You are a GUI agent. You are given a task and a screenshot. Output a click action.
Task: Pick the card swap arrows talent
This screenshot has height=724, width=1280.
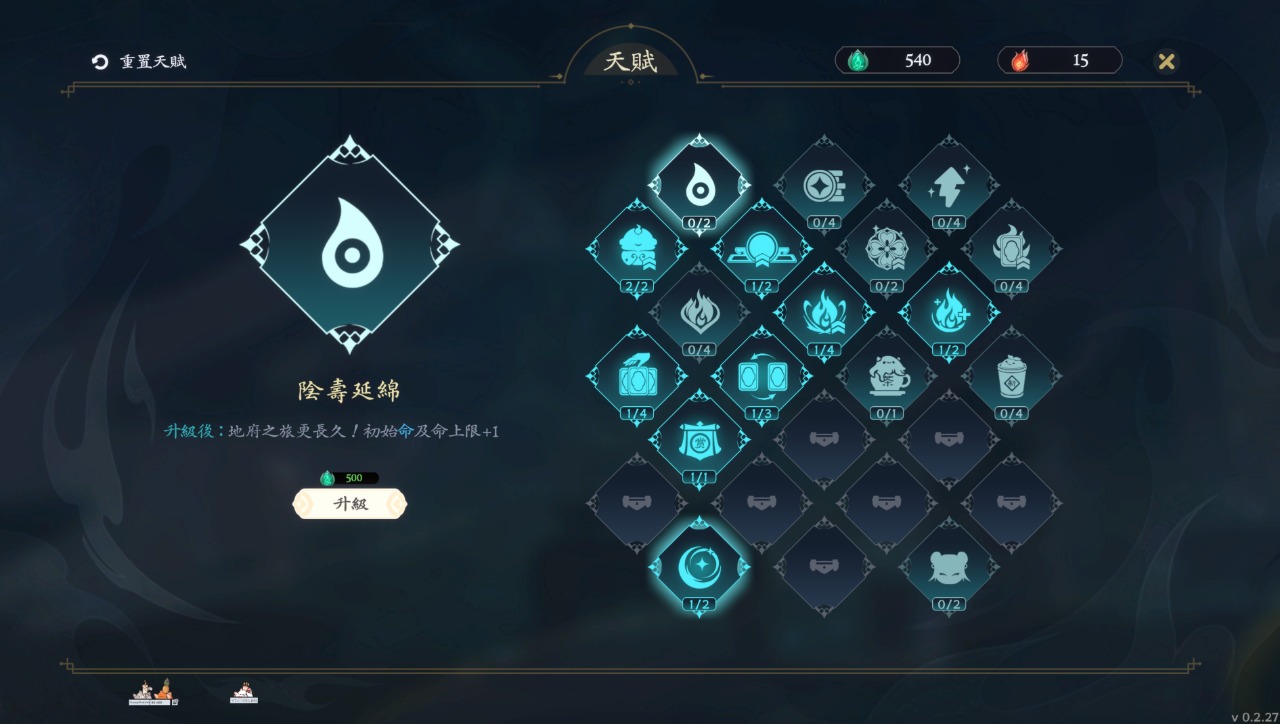point(761,376)
